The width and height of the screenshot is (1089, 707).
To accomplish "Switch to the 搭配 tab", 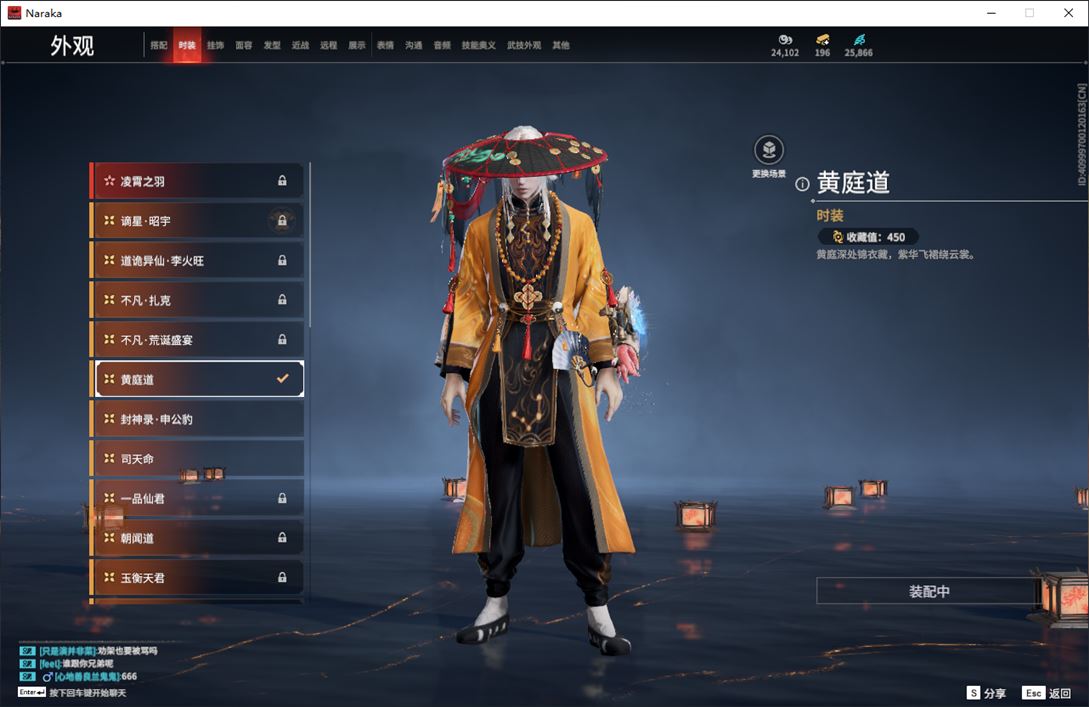I will click(x=159, y=46).
